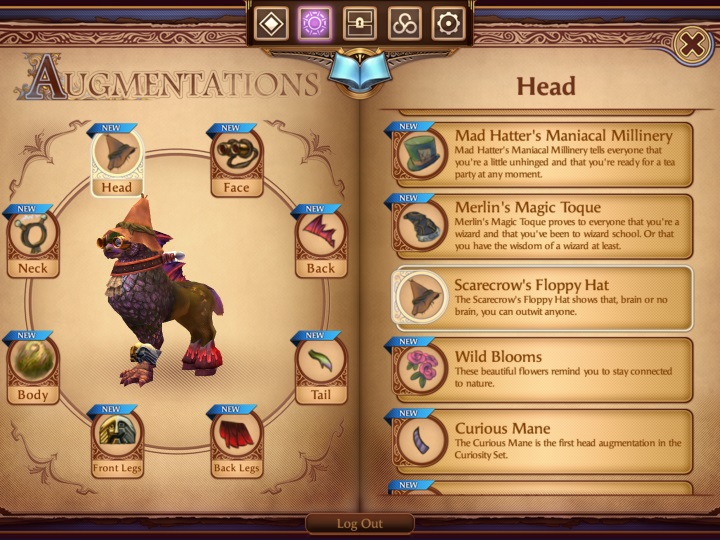The image size is (720, 540).
Task: Open the three-circles tab
Action: point(404,23)
